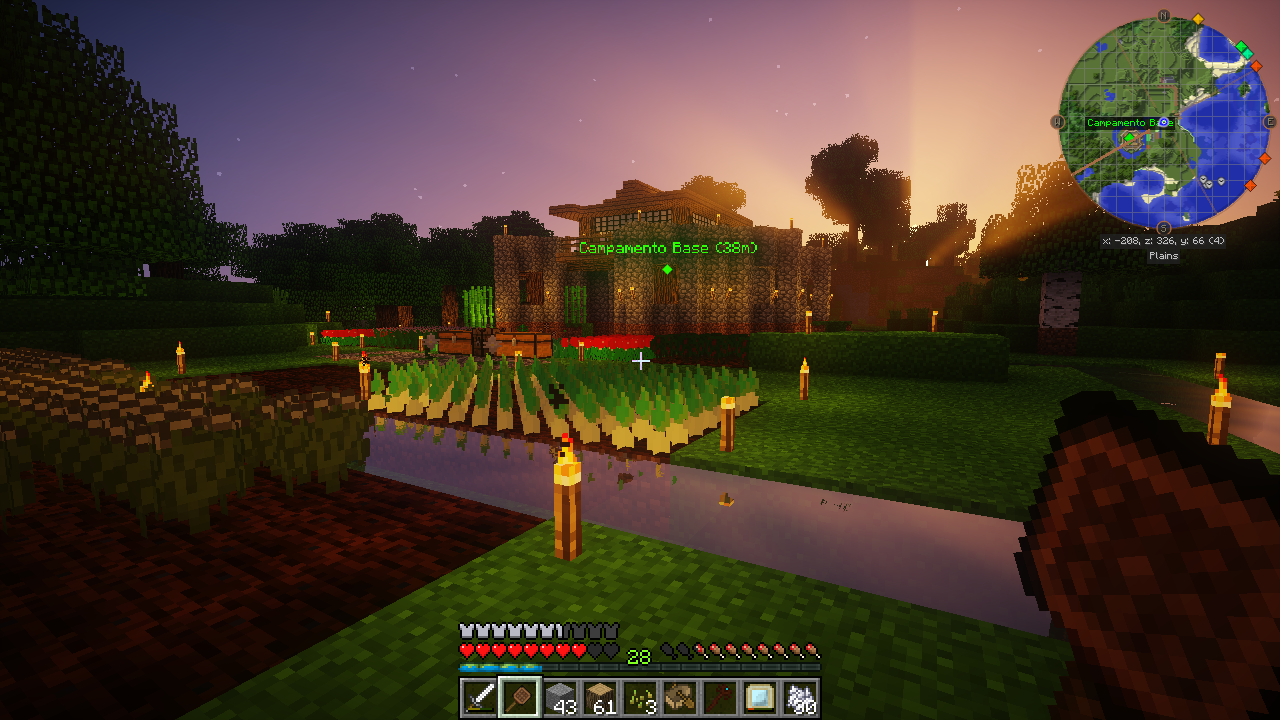Click an orange waypoint diamond on the minimap edge
Image resolution: width=1280 pixels, height=720 pixels.
[1256, 66]
